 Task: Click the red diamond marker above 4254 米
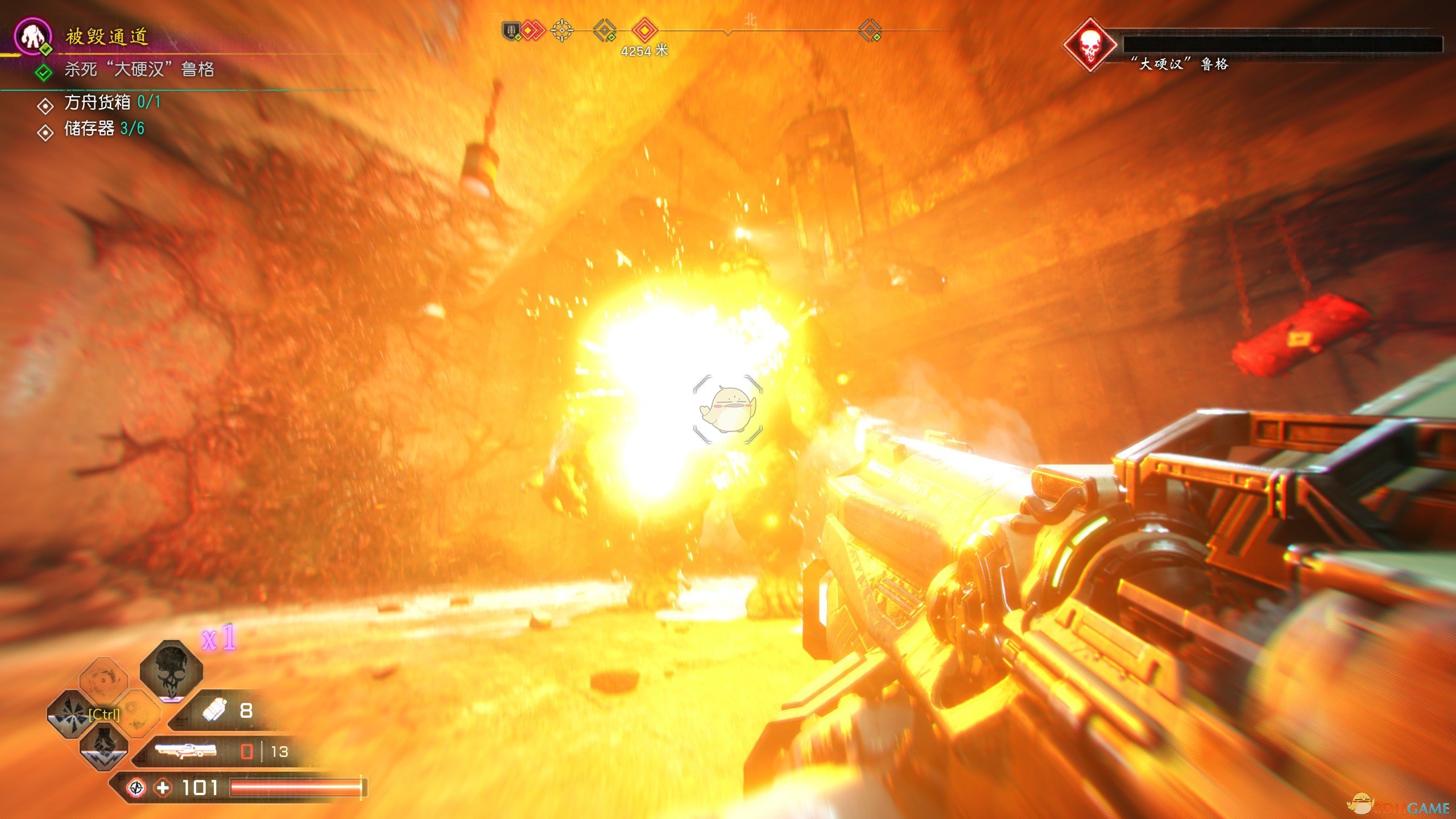(645, 30)
